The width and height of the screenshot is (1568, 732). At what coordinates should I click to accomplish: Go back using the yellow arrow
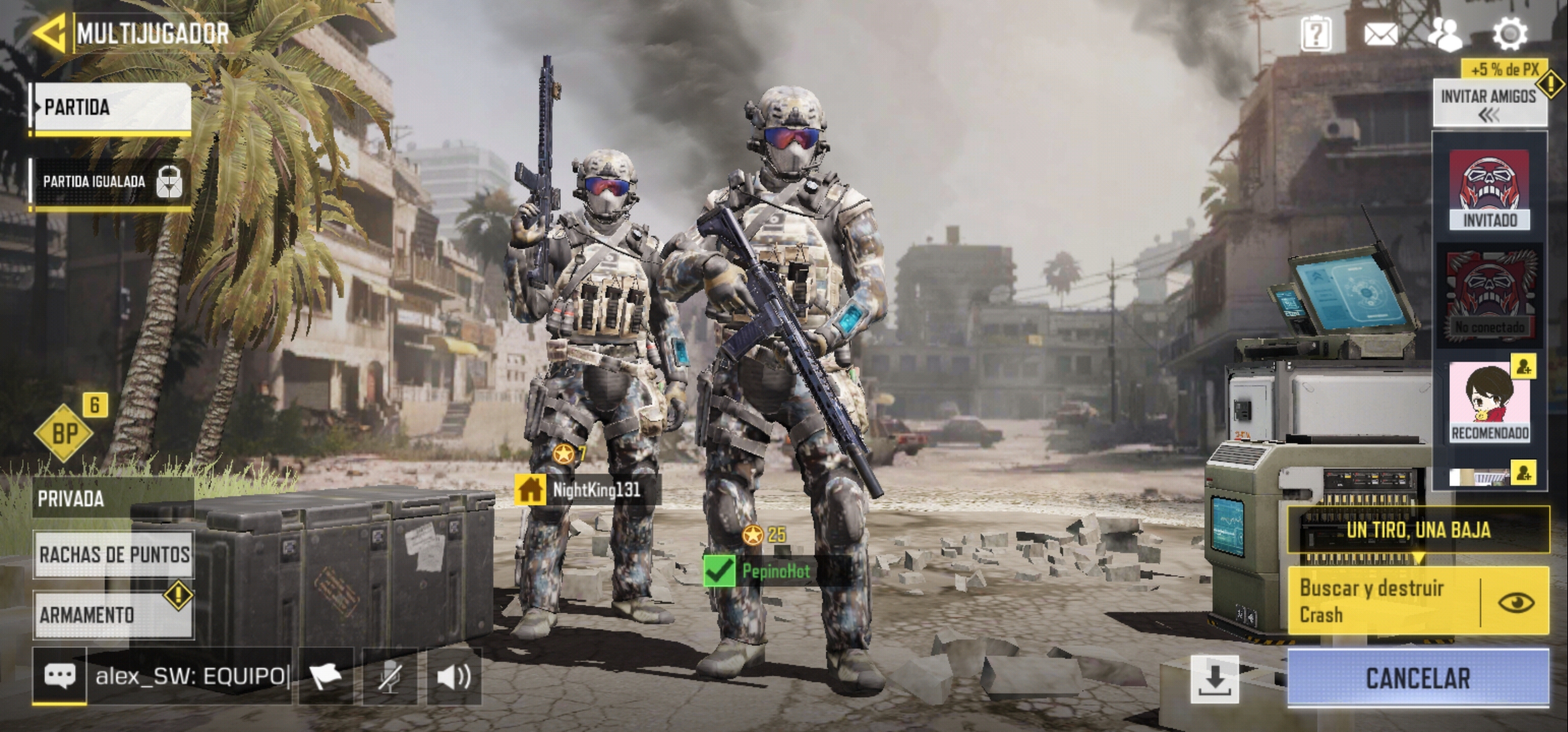click(x=49, y=33)
